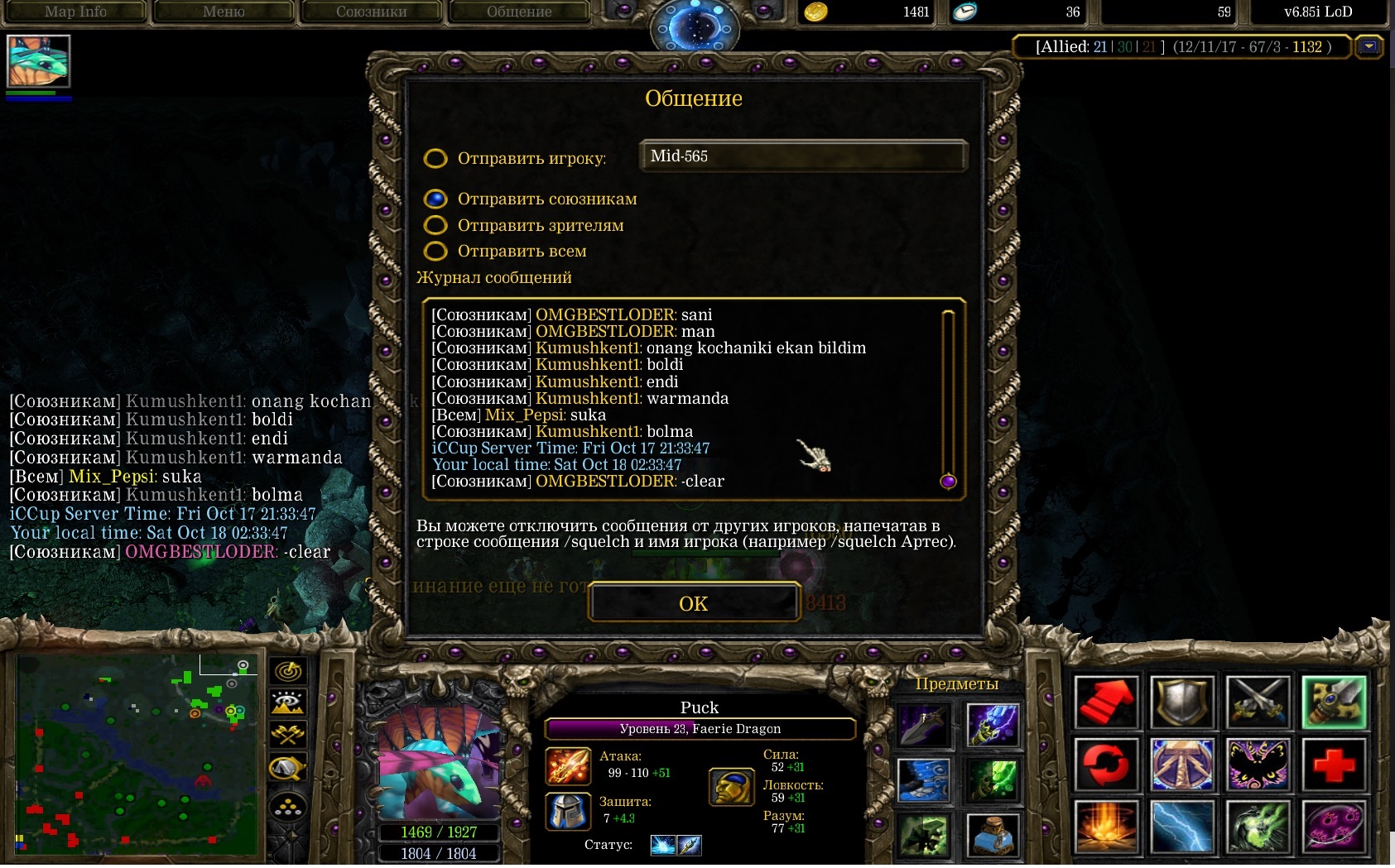Toggle ally color mode crossed axes button
Screen dimensions: 1395x868
288,735
